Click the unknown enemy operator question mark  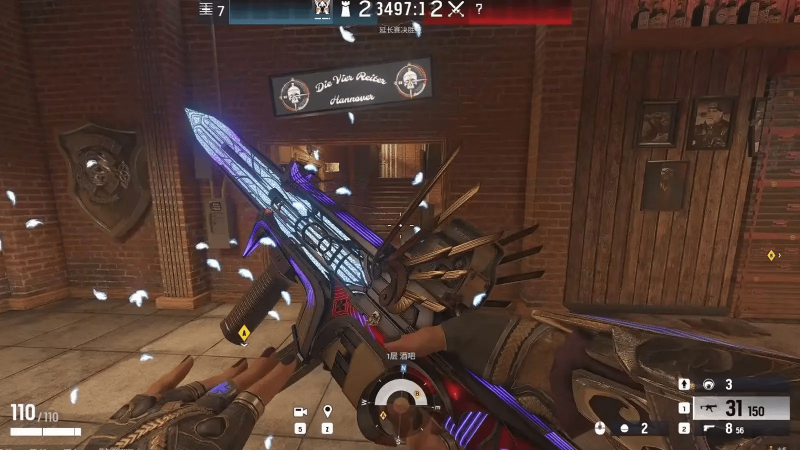[479, 9]
